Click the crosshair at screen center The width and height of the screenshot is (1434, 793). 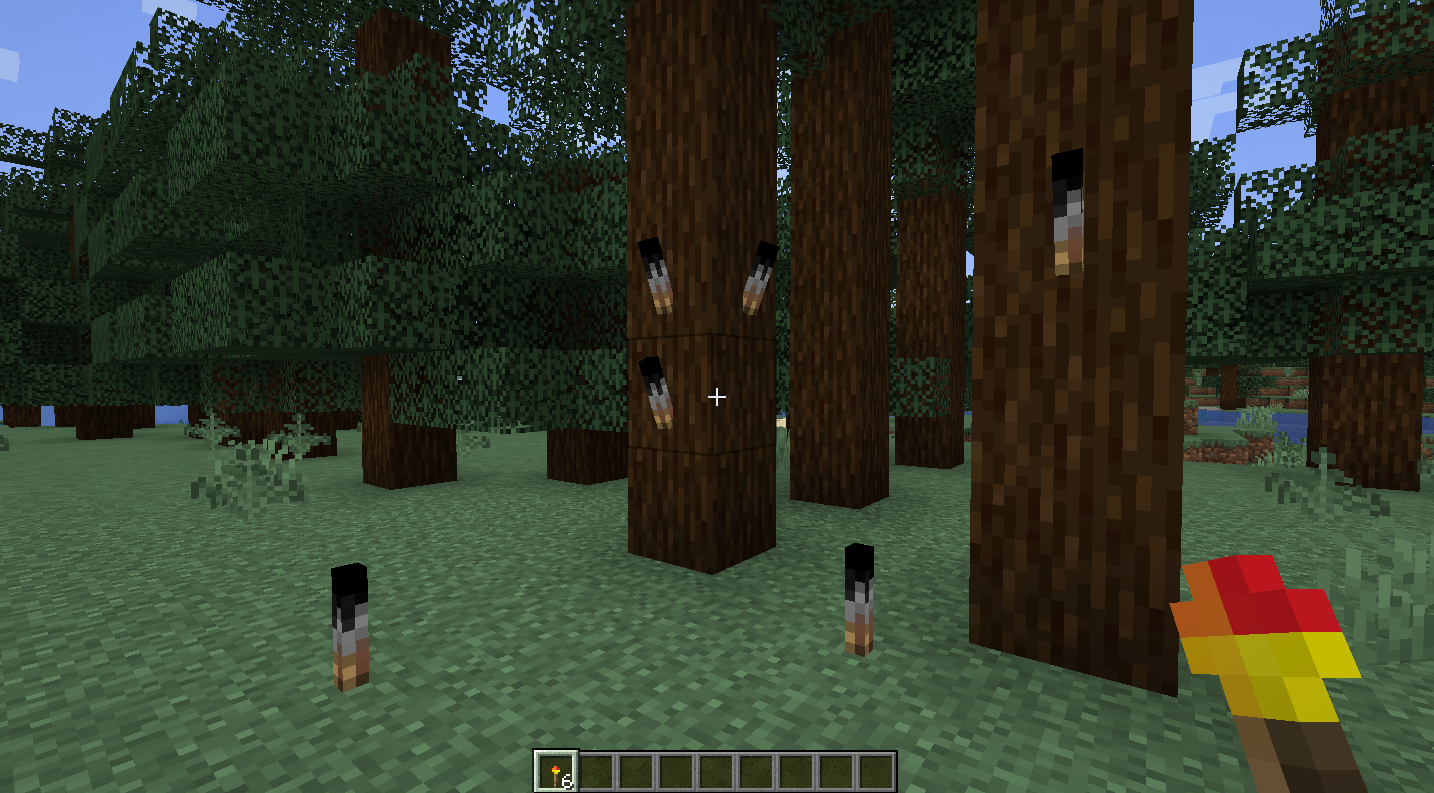[717, 397]
